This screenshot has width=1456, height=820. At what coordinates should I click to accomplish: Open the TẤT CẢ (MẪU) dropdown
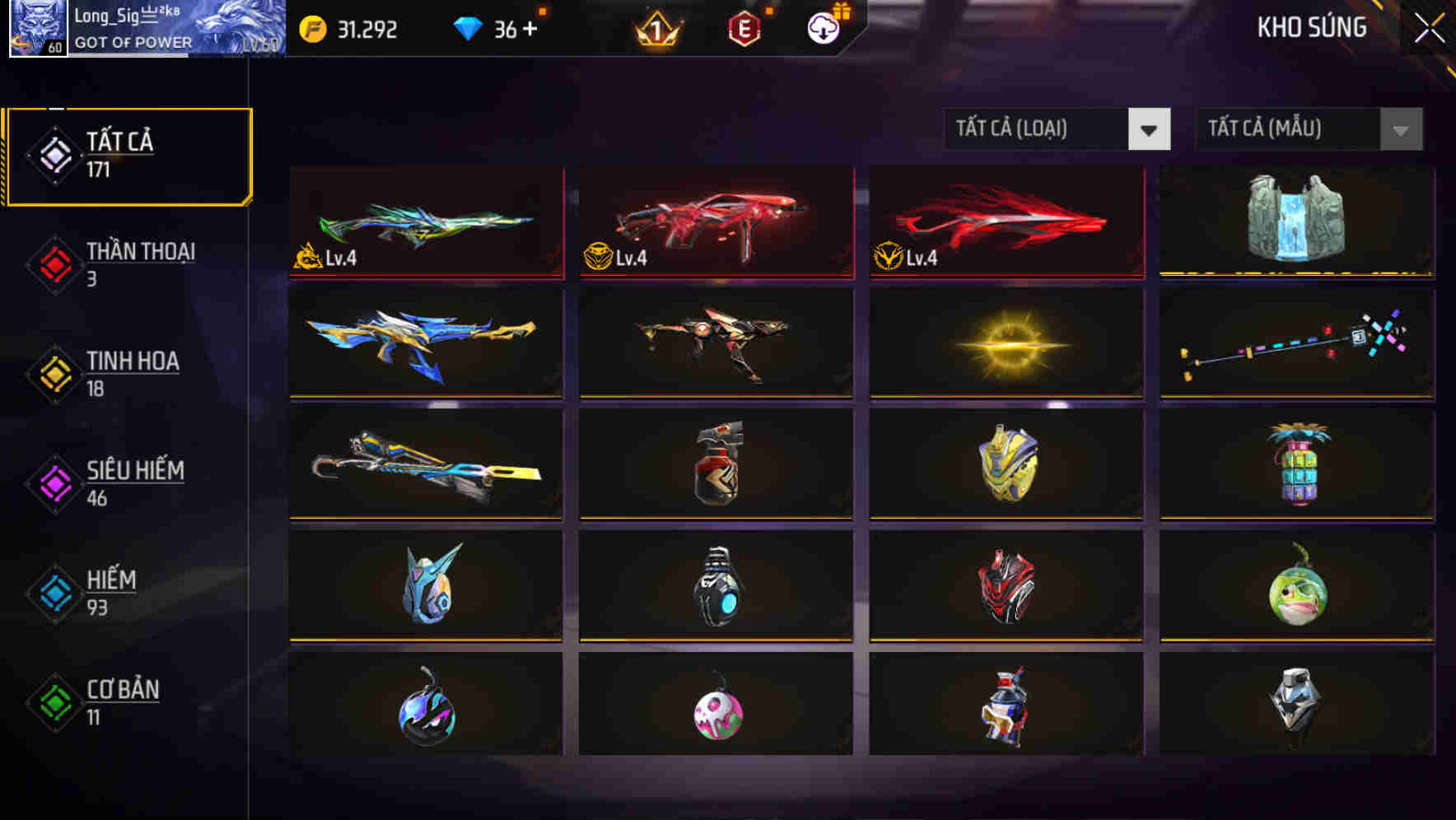tap(1308, 129)
